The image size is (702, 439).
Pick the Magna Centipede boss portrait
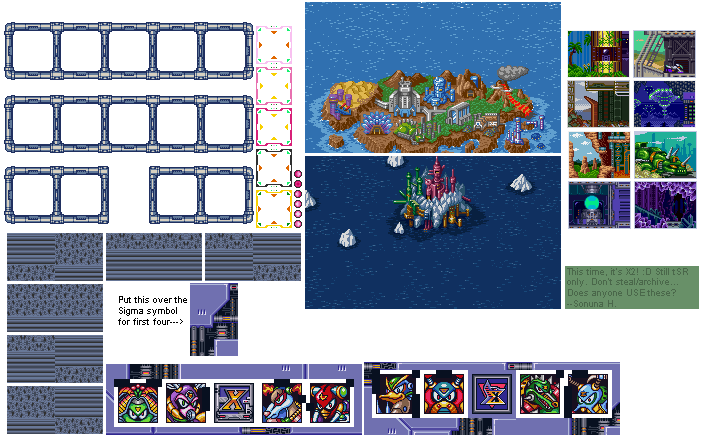coord(280,405)
